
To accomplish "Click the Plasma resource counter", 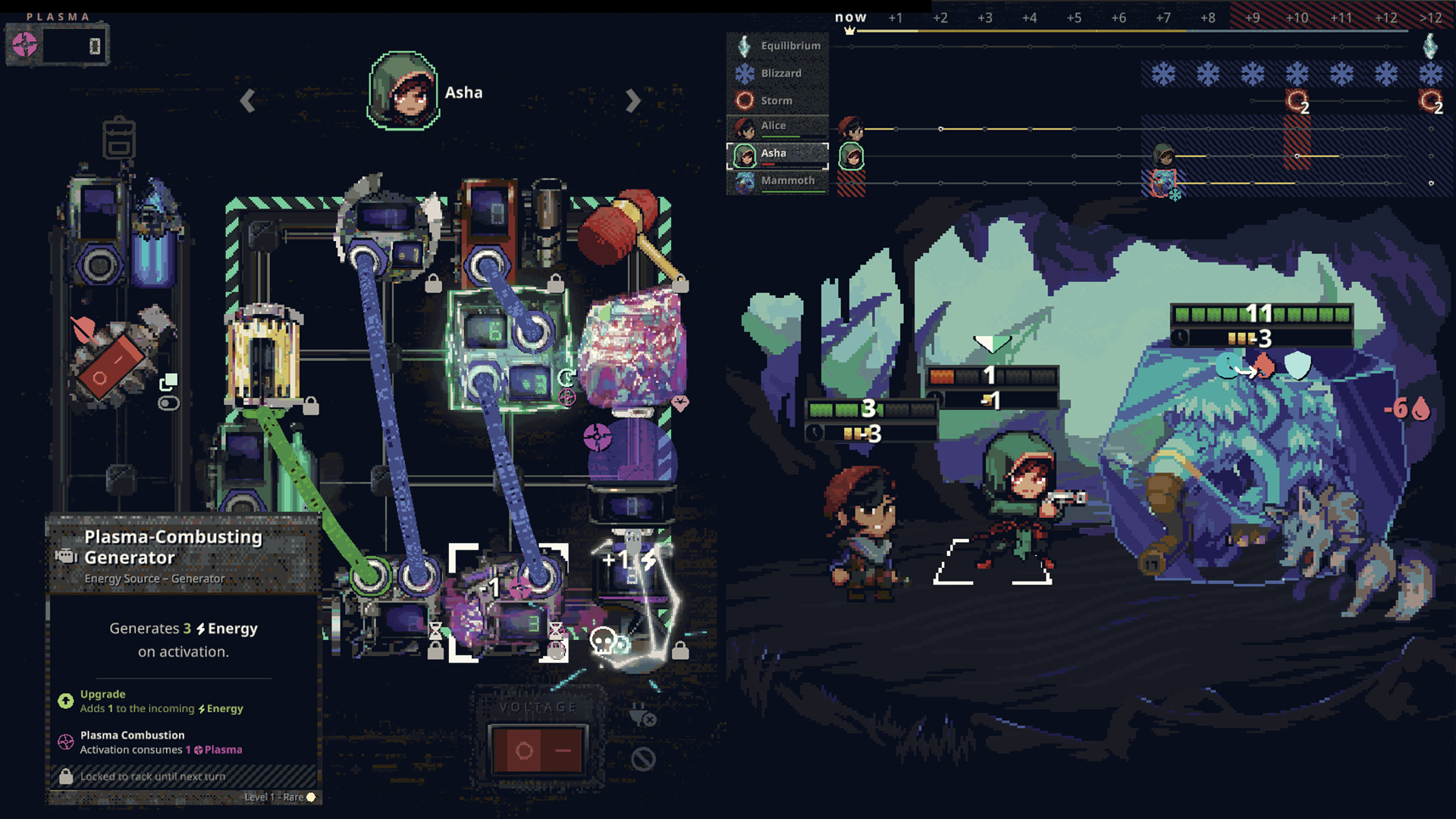I will 58,45.
